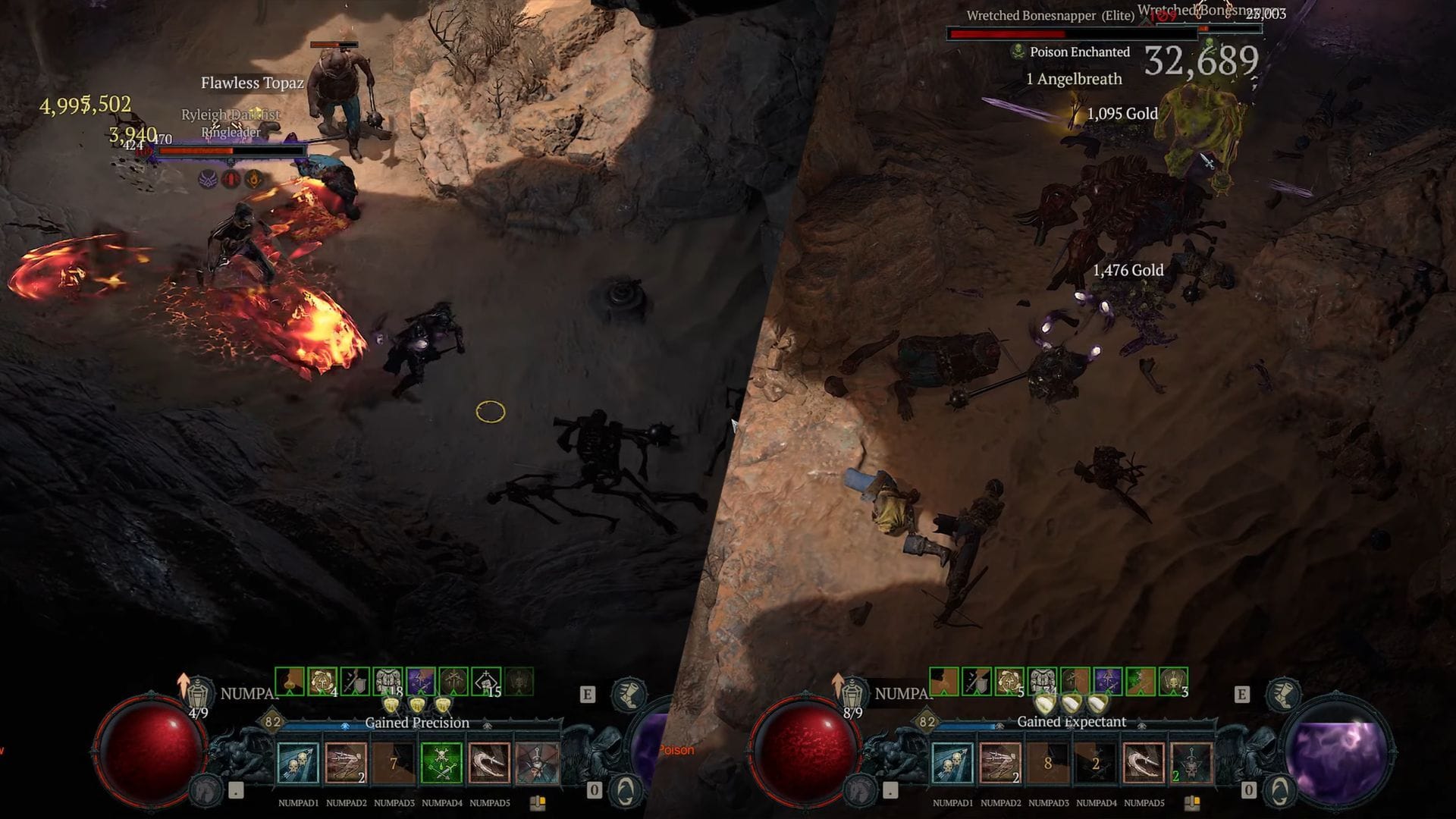This screenshot has height=819, width=1456.
Task: Toggle the first golden shield buff above Gained Precision
Action: [x=391, y=704]
